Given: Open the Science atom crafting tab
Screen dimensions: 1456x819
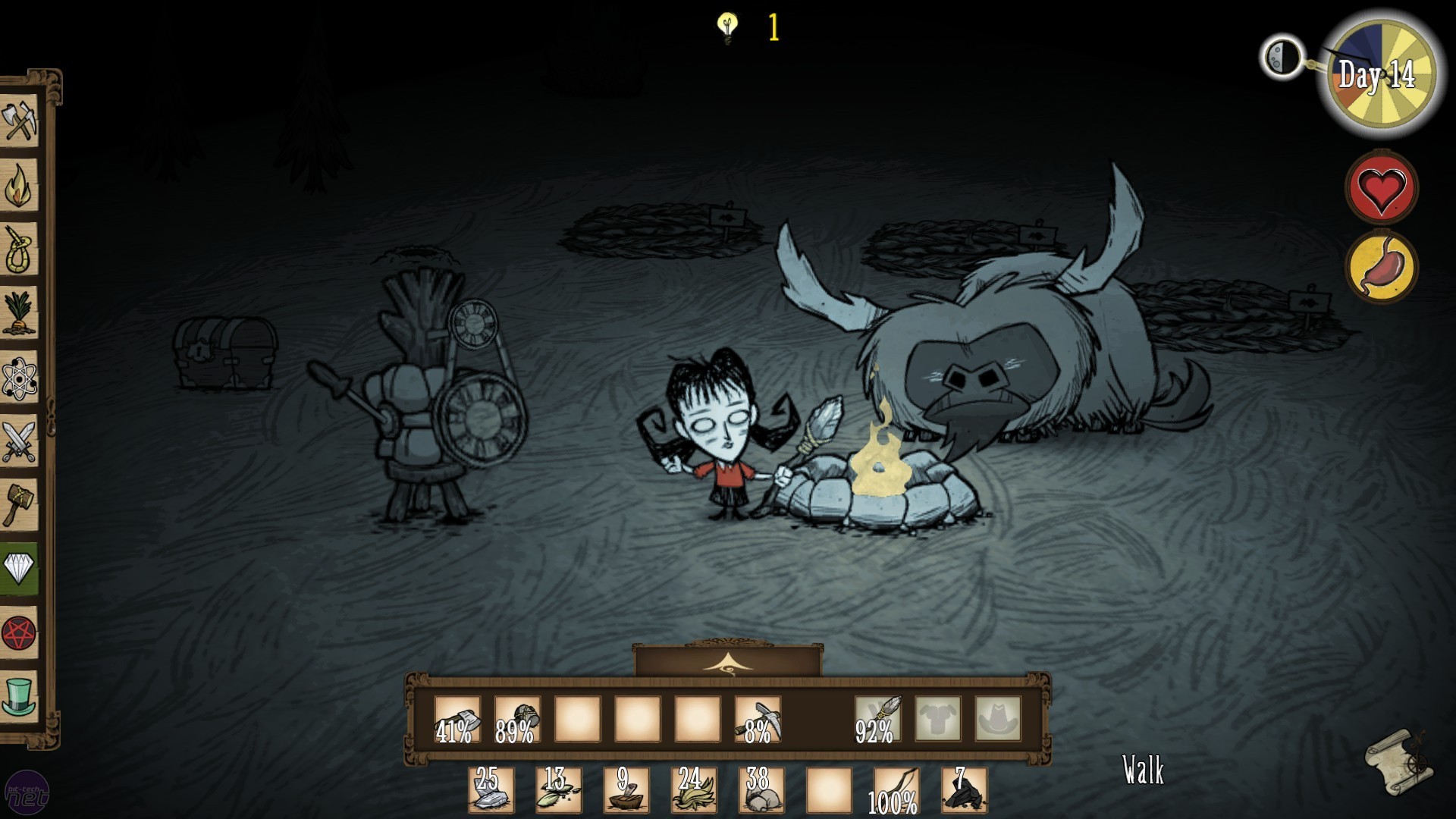Looking at the screenshot, I should pos(19,378).
